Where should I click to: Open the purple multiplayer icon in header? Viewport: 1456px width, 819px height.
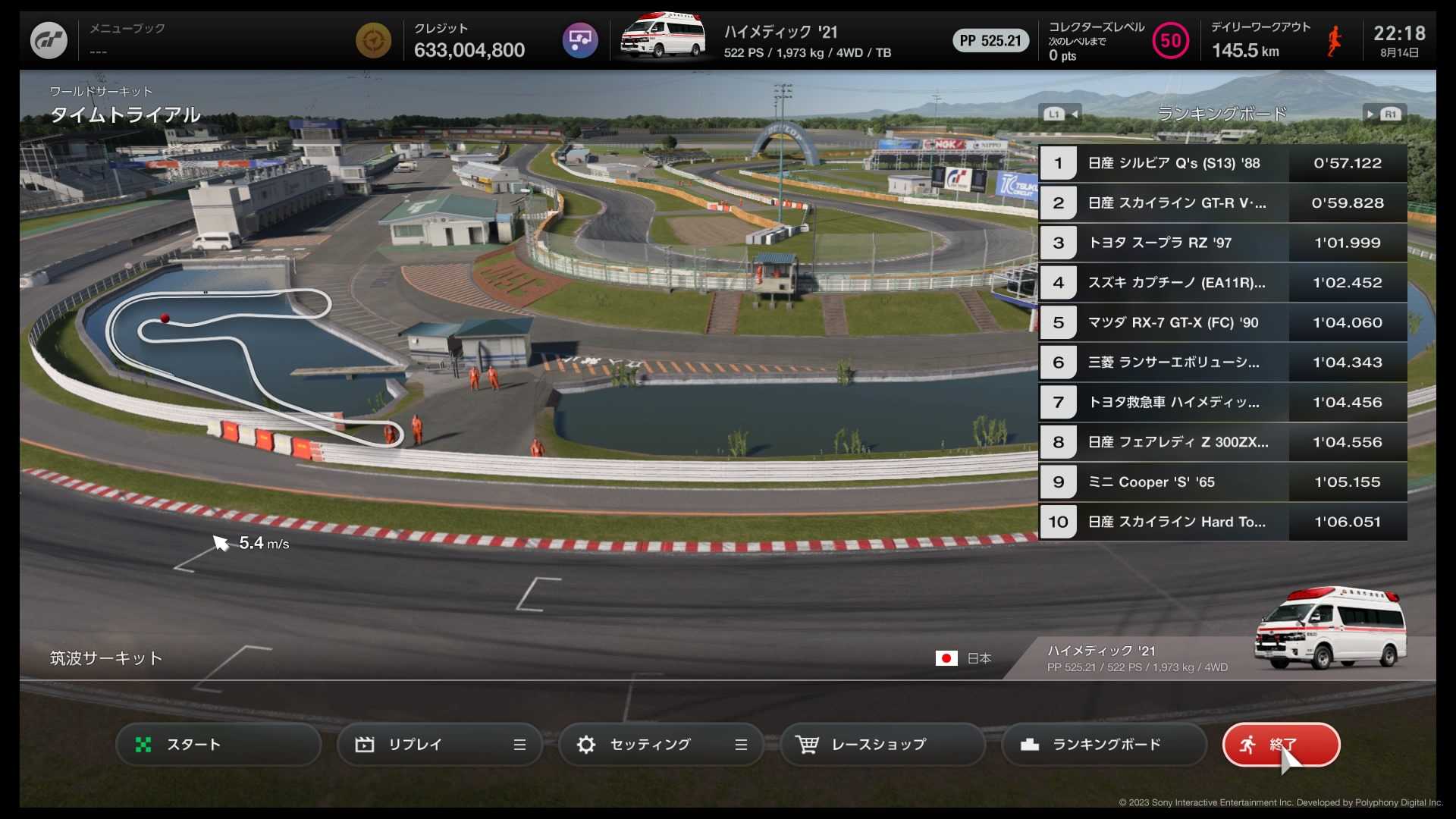click(580, 40)
